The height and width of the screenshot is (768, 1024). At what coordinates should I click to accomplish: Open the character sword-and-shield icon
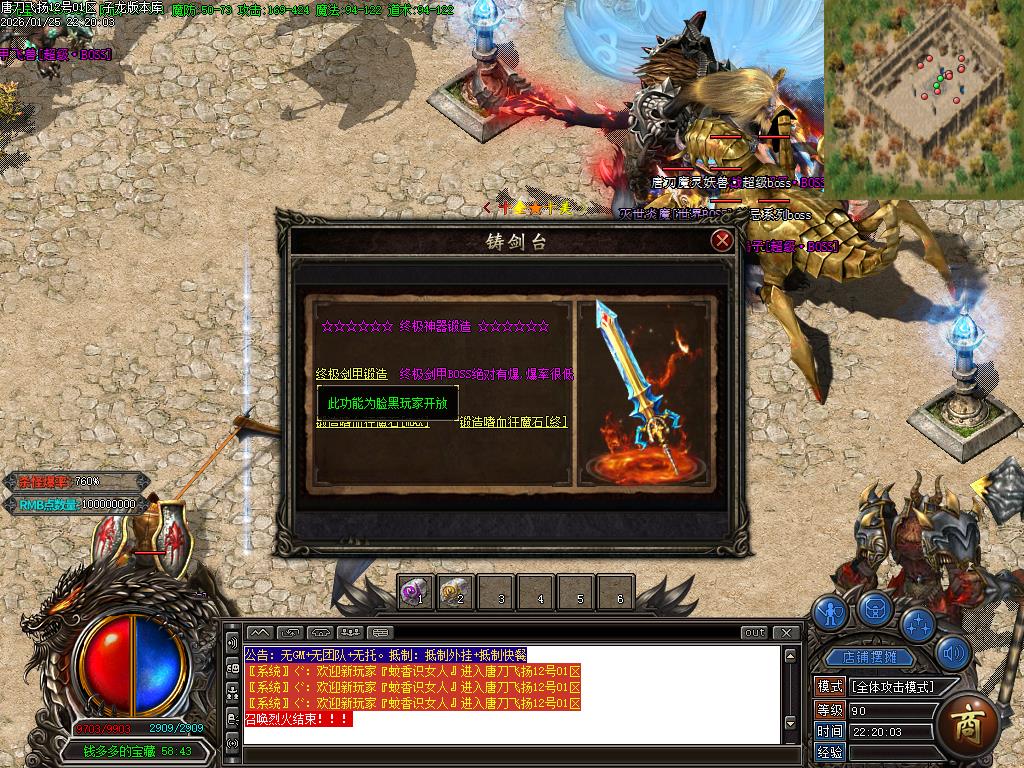pos(829,612)
